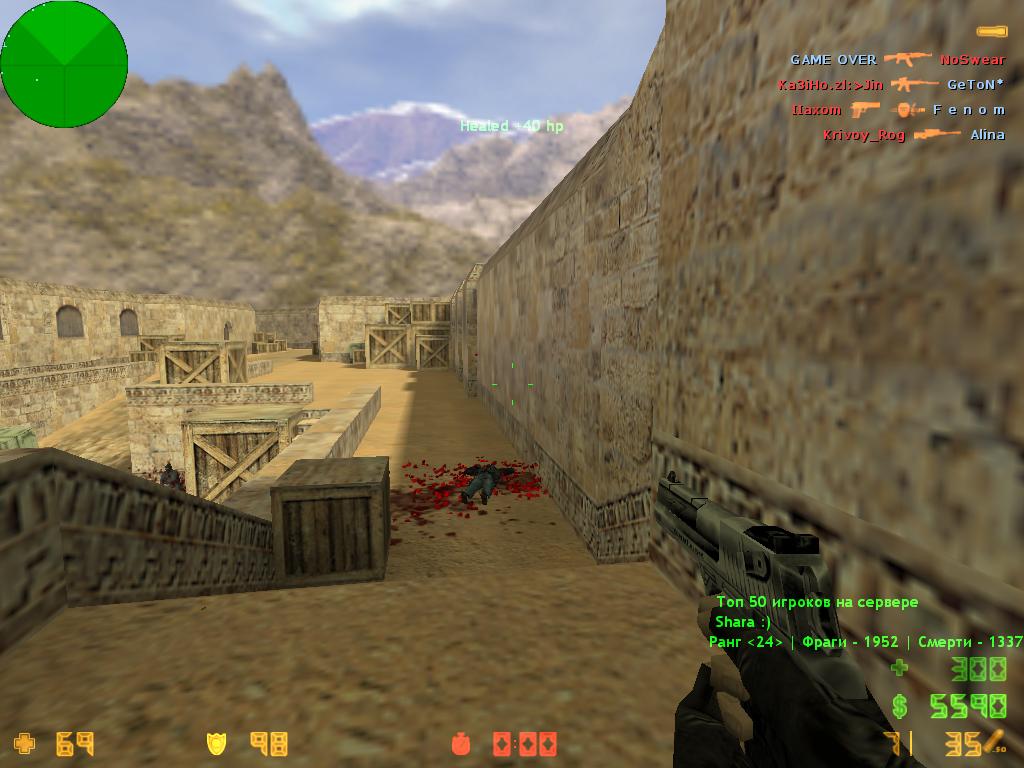Select the GeToN* kill feed entry
Screen dimensions: 1024x768
[976, 85]
